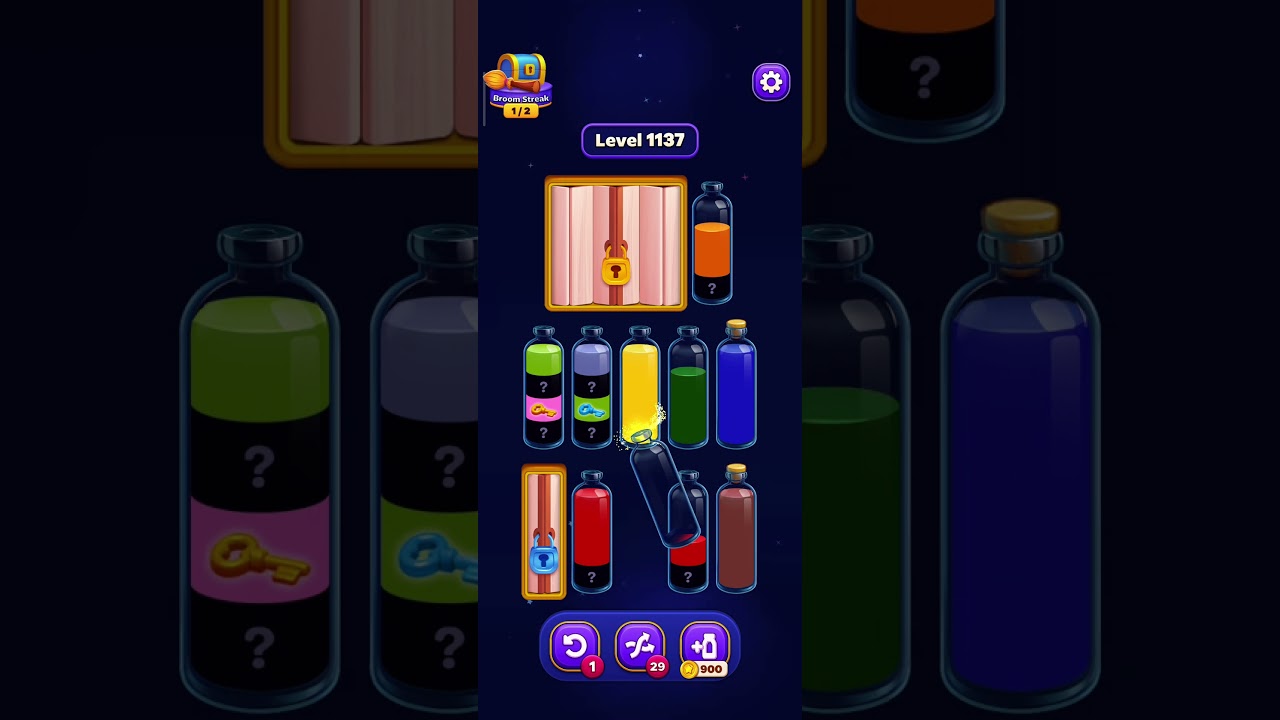Tap the golden padlock on the curtain

617,271
